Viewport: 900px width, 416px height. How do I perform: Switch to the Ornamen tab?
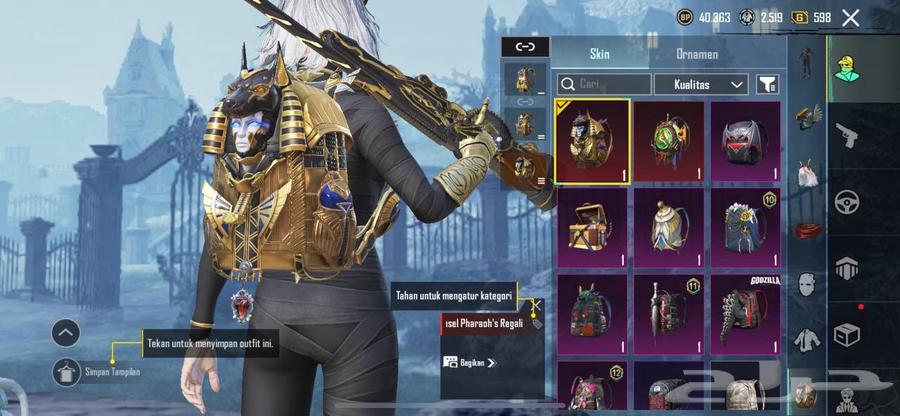tap(696, 54)
